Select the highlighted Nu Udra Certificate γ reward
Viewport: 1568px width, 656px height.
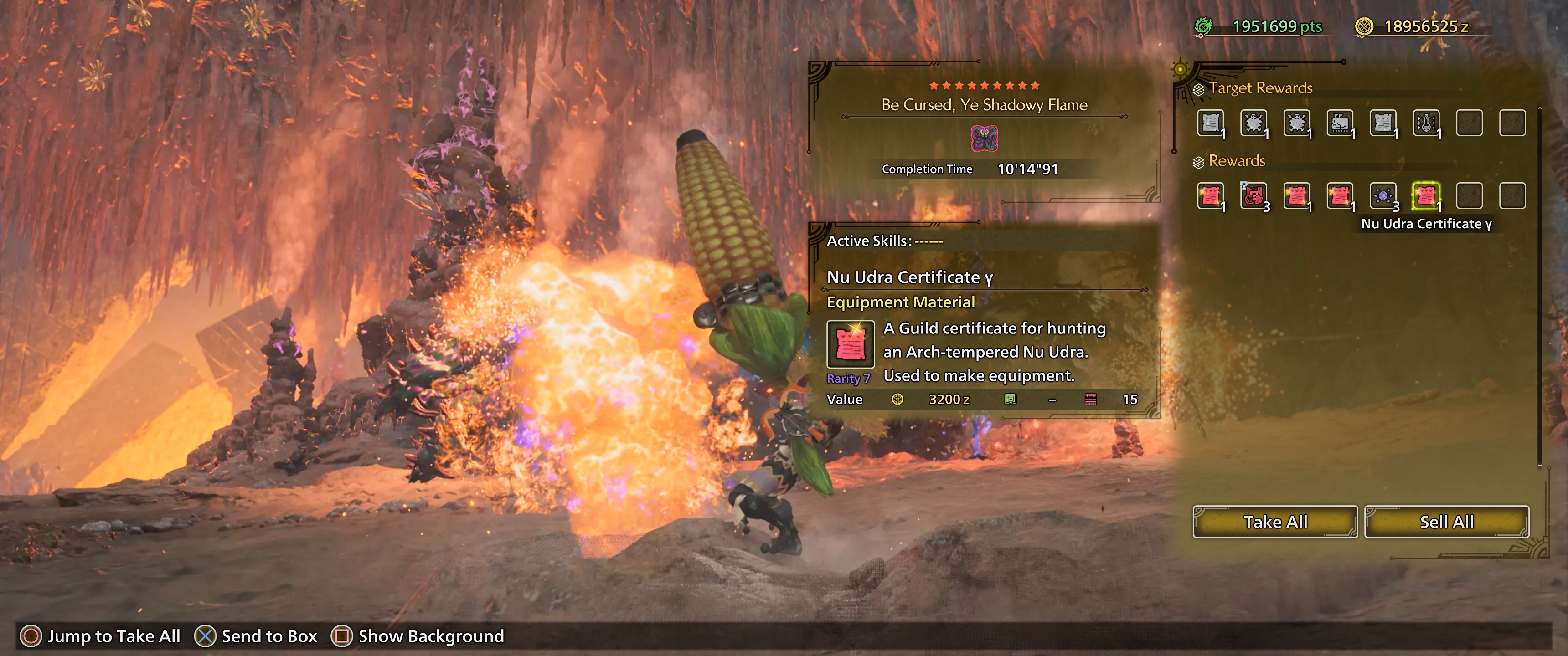[1426, 196]
